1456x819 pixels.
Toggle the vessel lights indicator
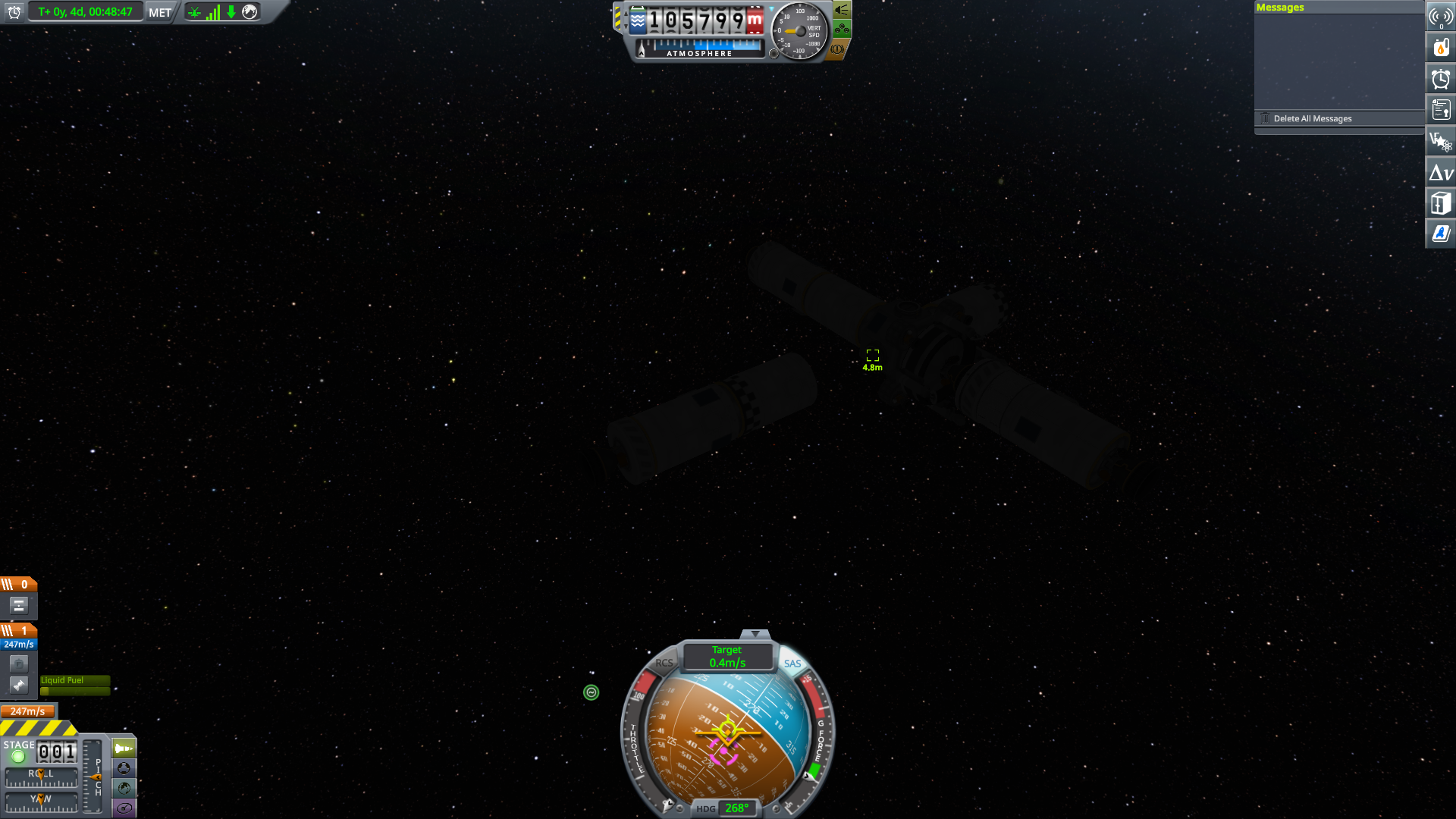(842, 11)
